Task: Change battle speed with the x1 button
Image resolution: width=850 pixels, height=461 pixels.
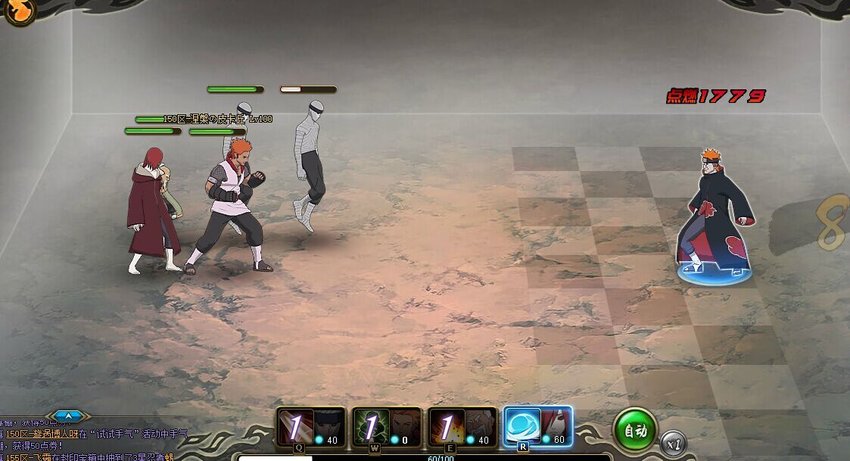Action: (674, 440)
